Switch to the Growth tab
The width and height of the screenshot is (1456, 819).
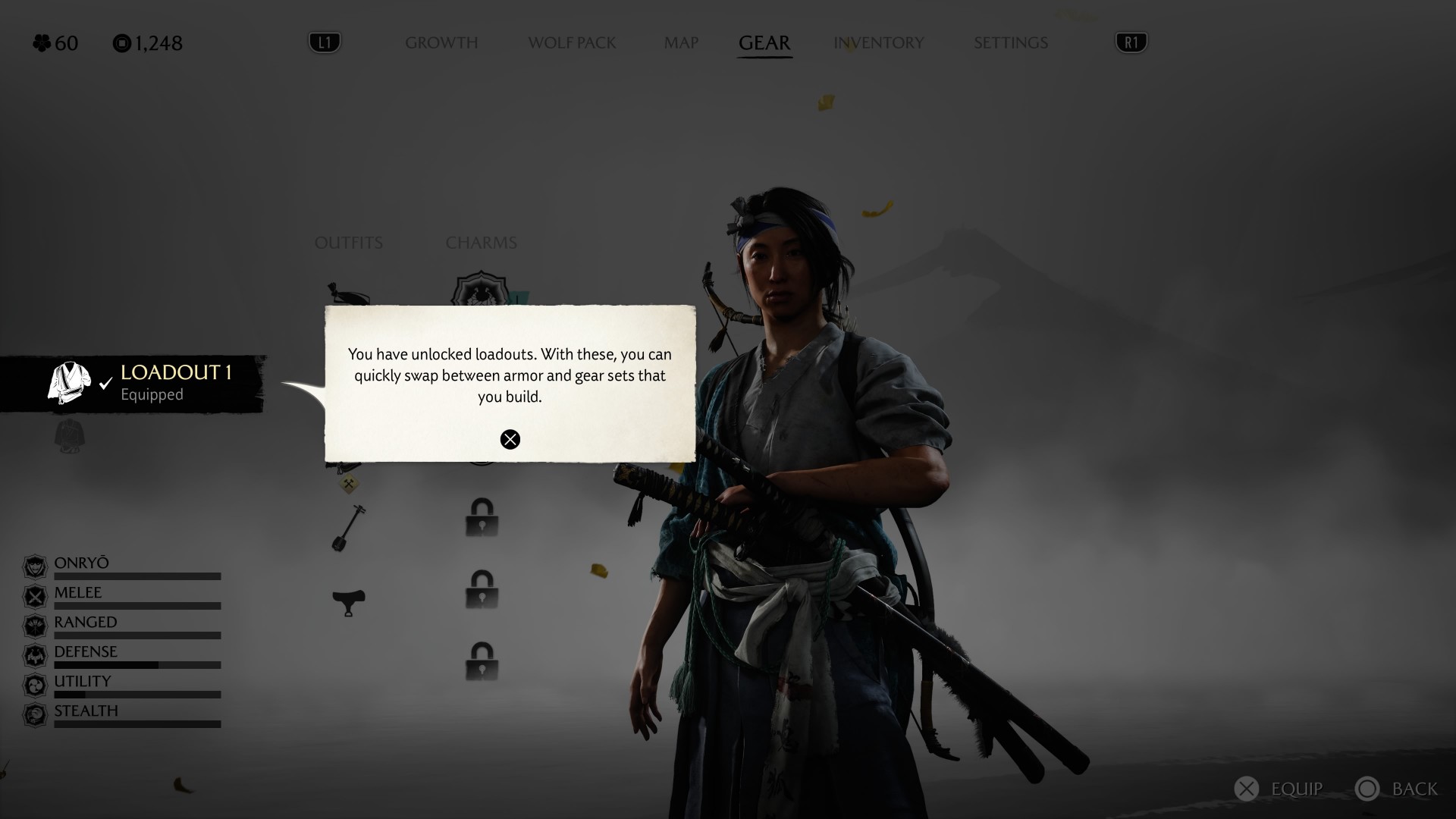coord(441,43)
